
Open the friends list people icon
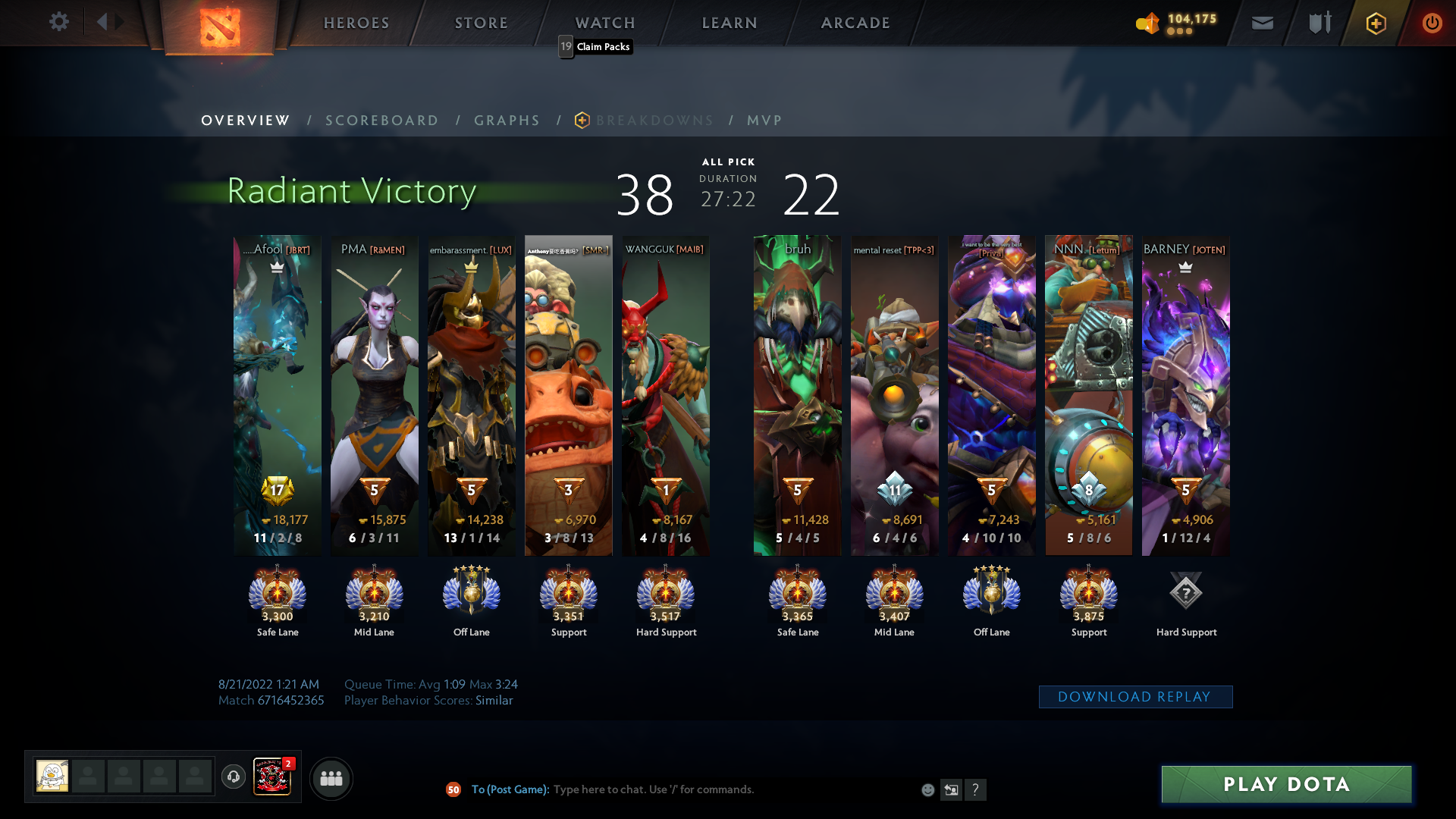[331, 778]
